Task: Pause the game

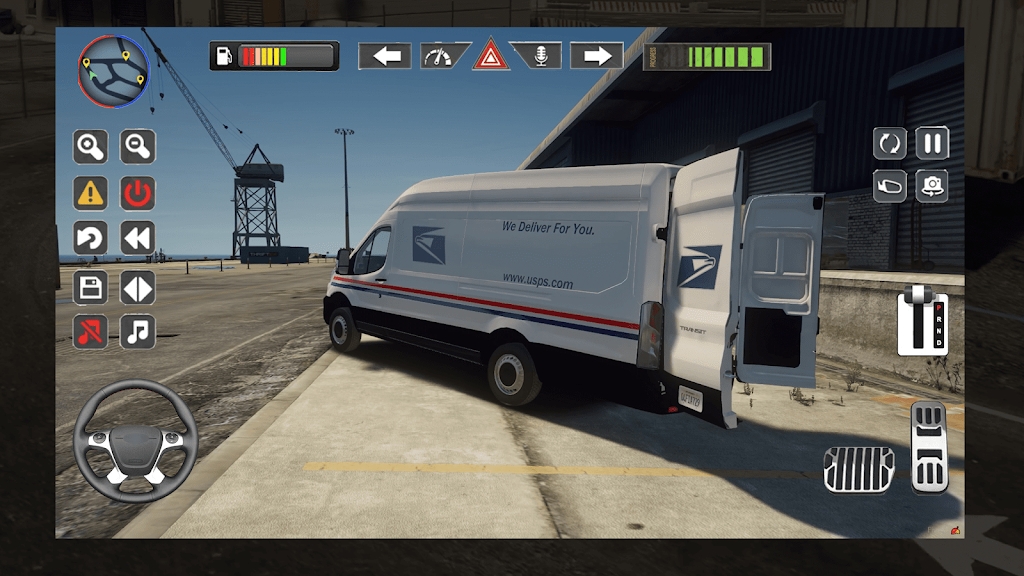Action: point(932,143)
